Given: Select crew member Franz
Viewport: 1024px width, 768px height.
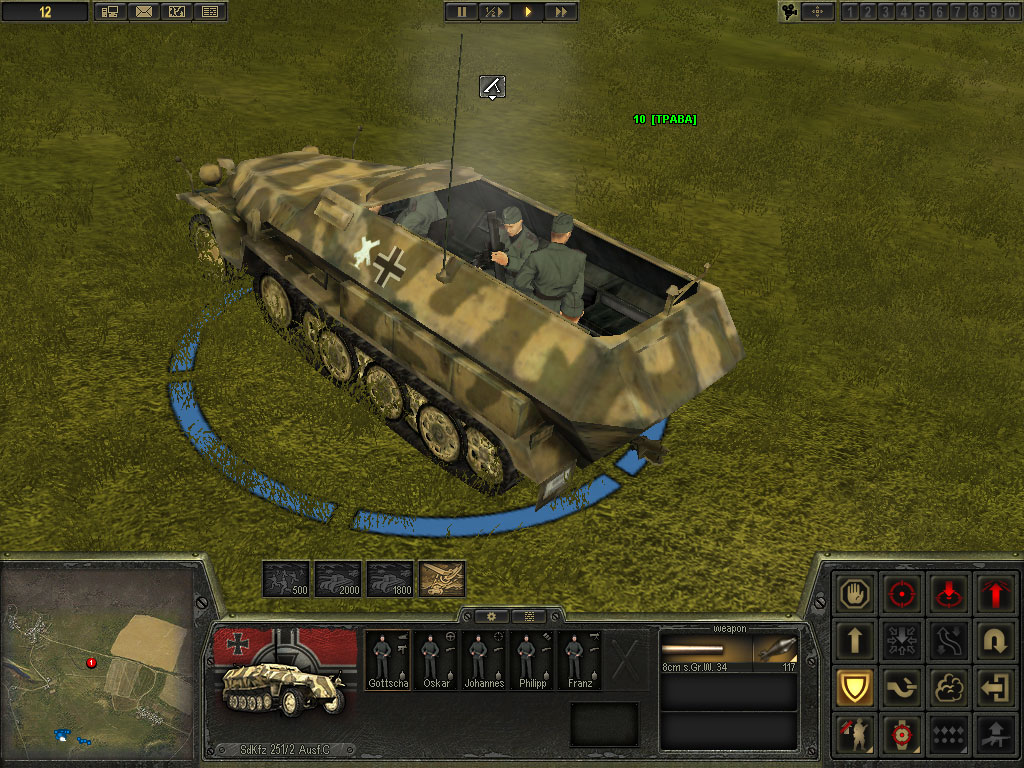Looking at the screenshot, I should tap(580, 660).
